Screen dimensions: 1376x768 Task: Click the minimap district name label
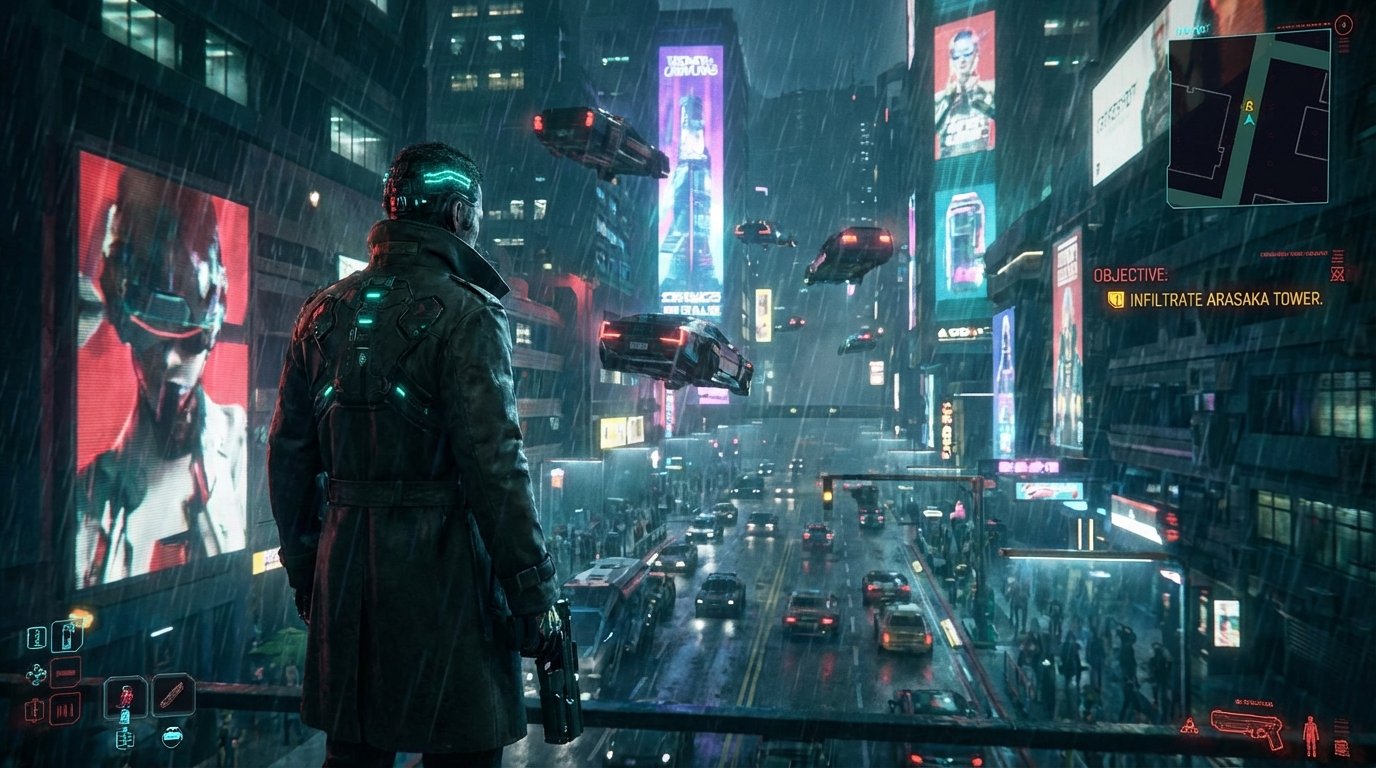tap(1191, 30)
